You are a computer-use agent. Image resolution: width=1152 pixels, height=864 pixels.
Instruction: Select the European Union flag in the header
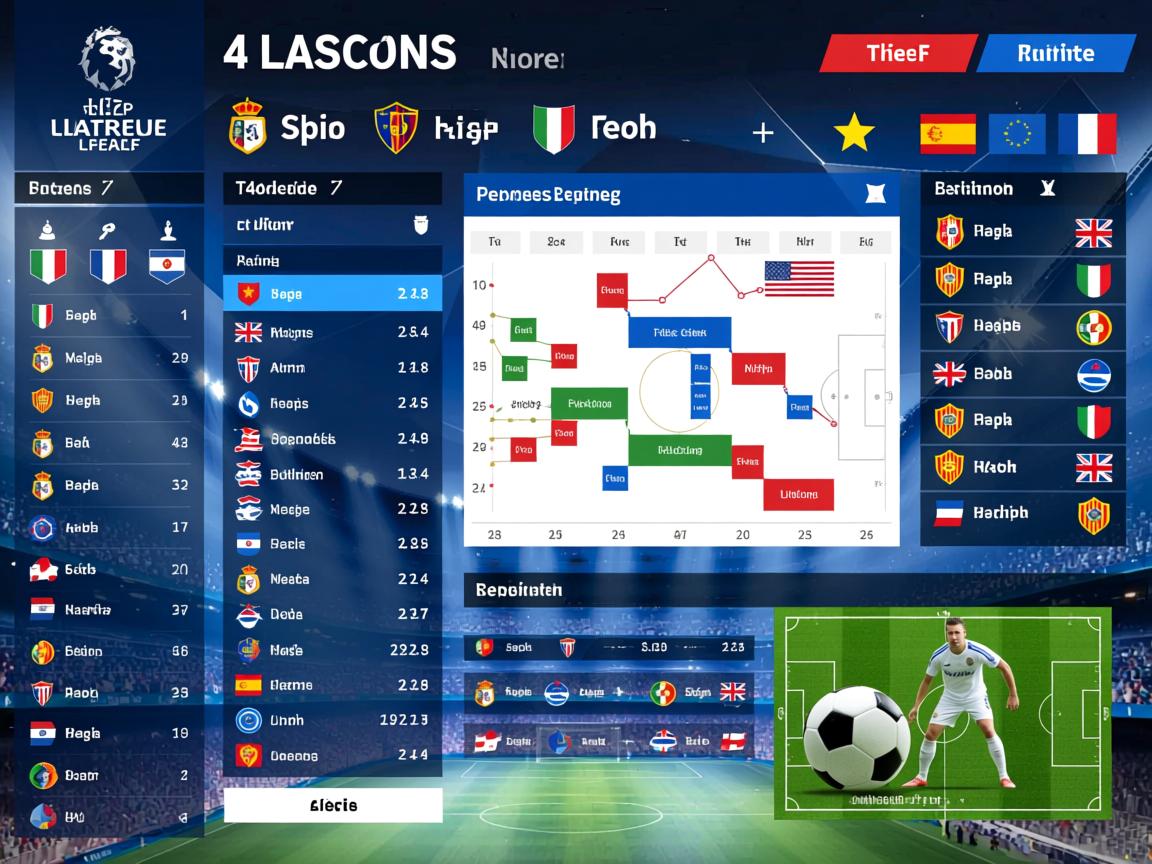[x=1017, y=133]
